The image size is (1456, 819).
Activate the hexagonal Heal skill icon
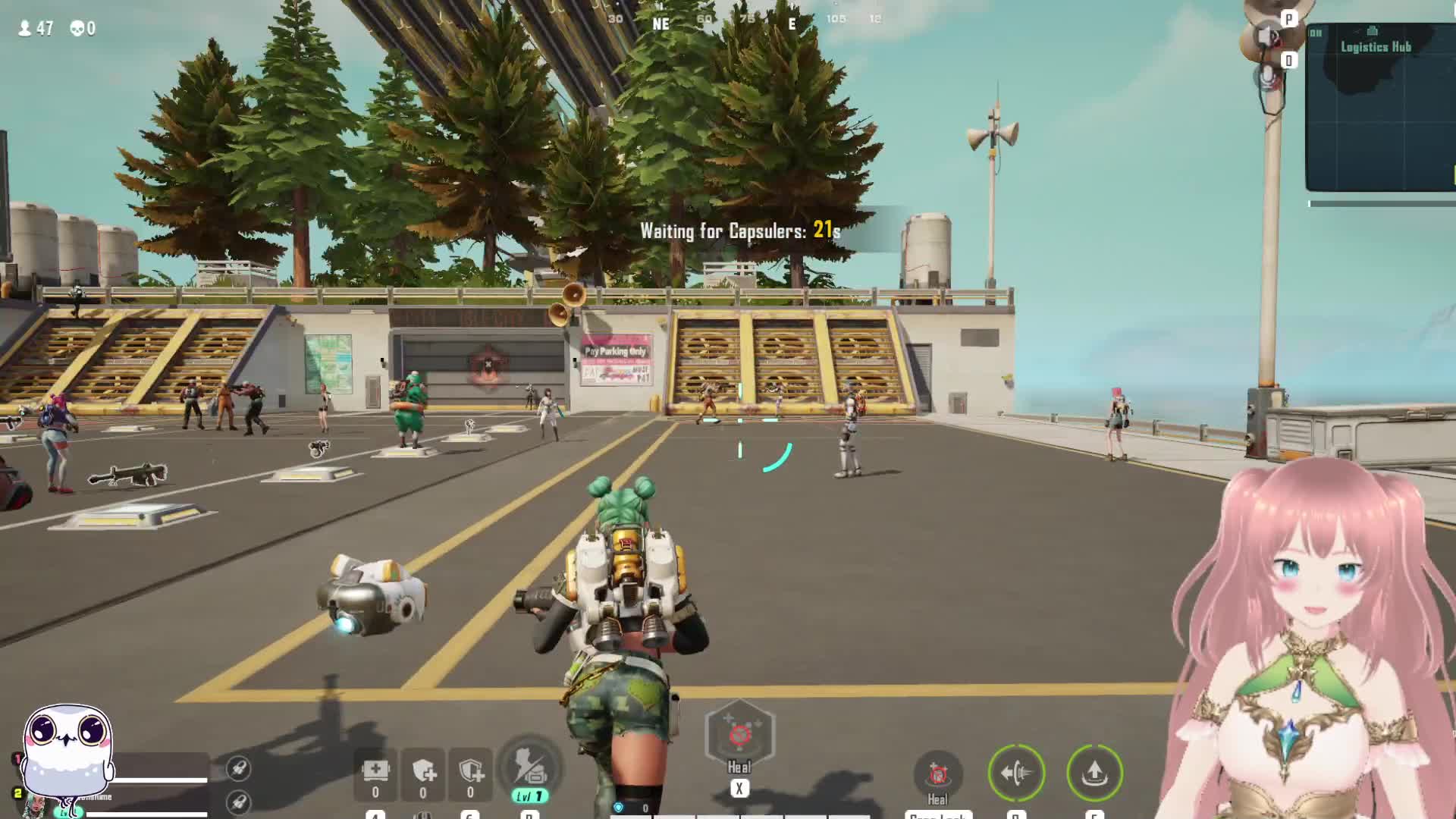[739, 734]
